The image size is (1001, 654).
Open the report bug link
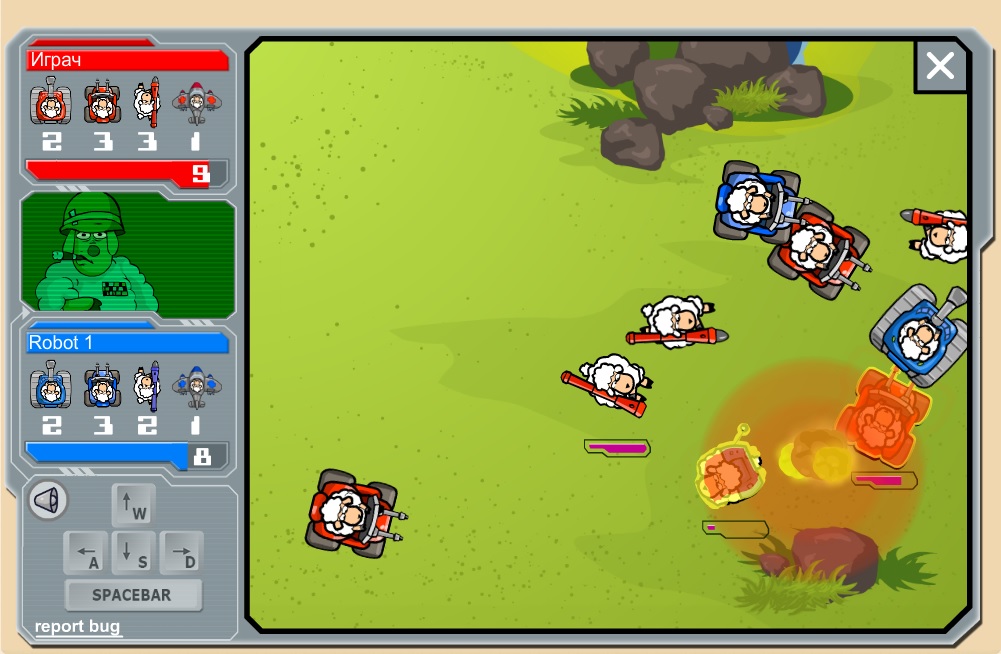point(77,627)
